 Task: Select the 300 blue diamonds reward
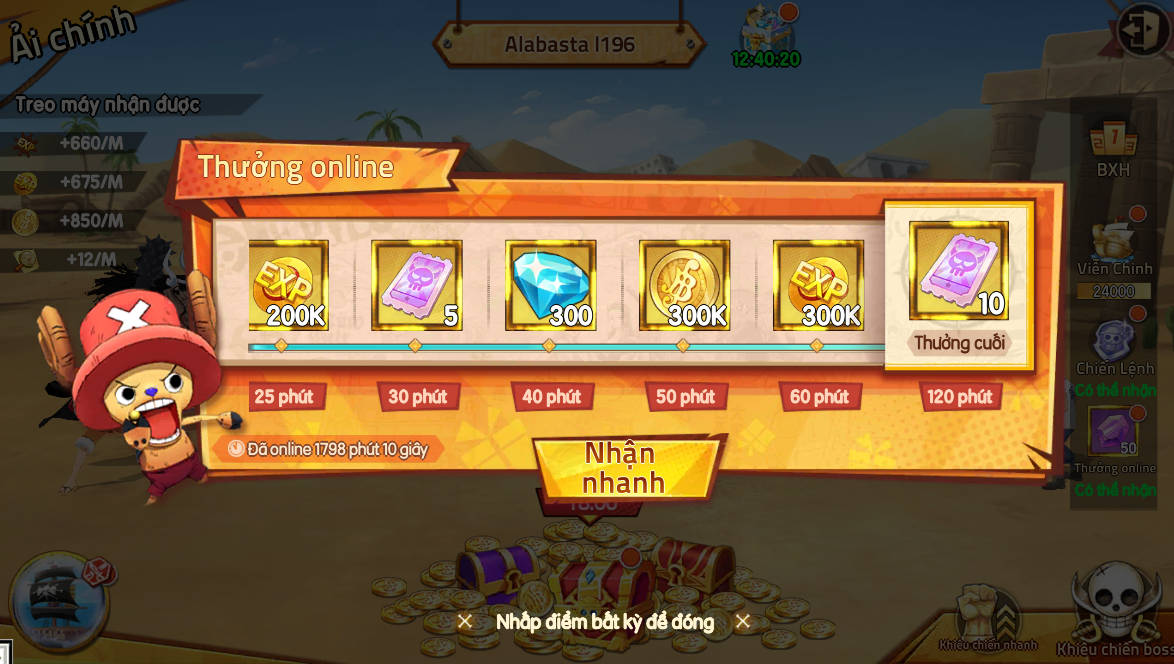point(551,286)
